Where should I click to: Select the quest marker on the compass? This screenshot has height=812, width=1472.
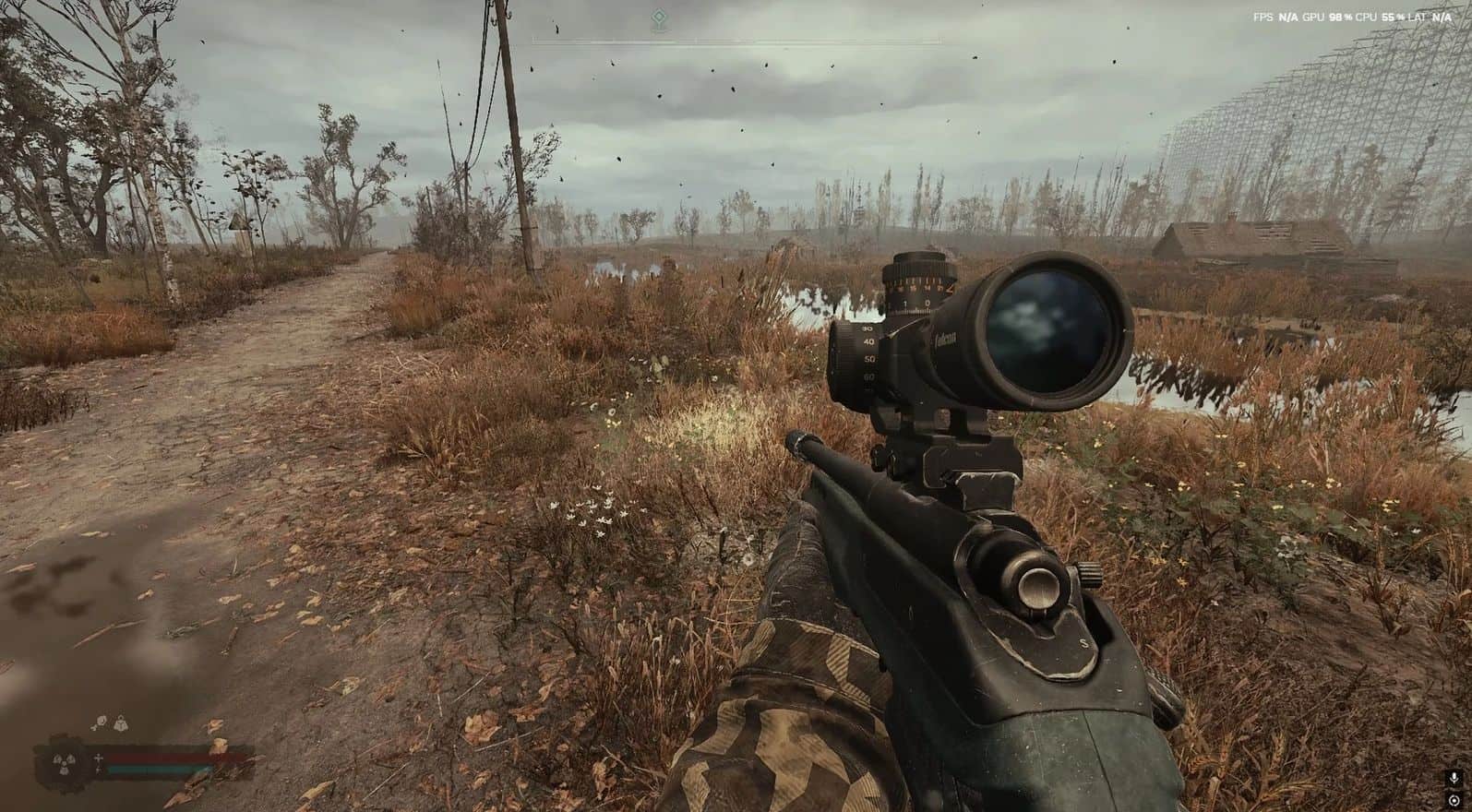[657, 18]
